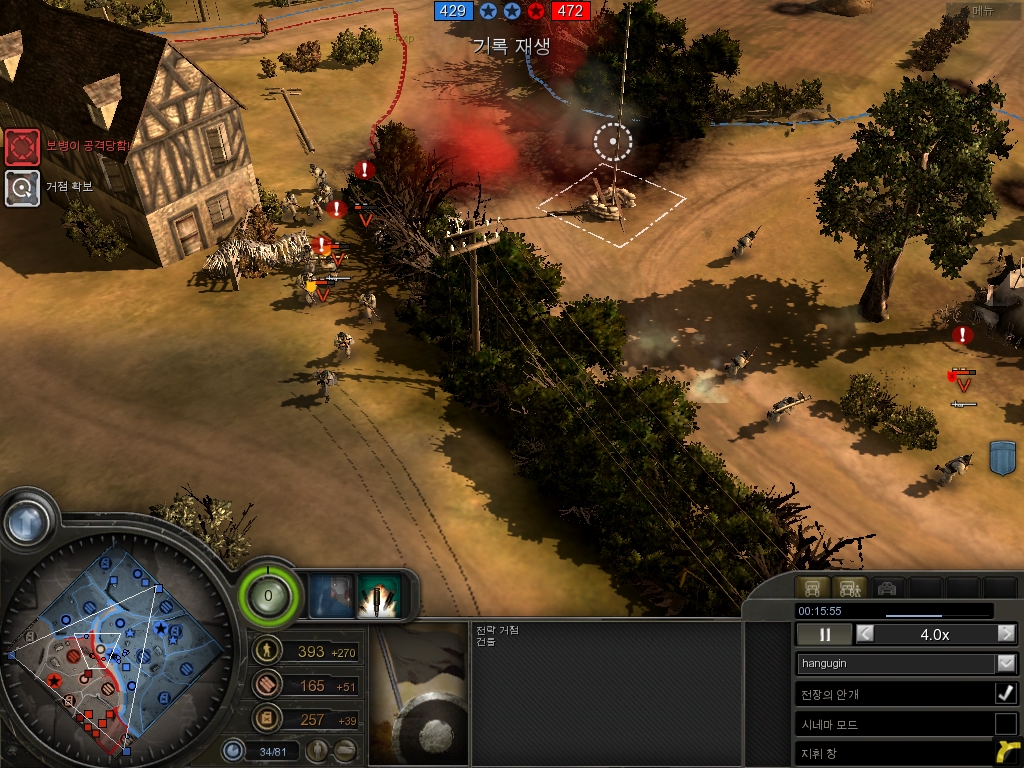
Task: Select the tank filter icon beside population
Action: [x=345, y=750]
